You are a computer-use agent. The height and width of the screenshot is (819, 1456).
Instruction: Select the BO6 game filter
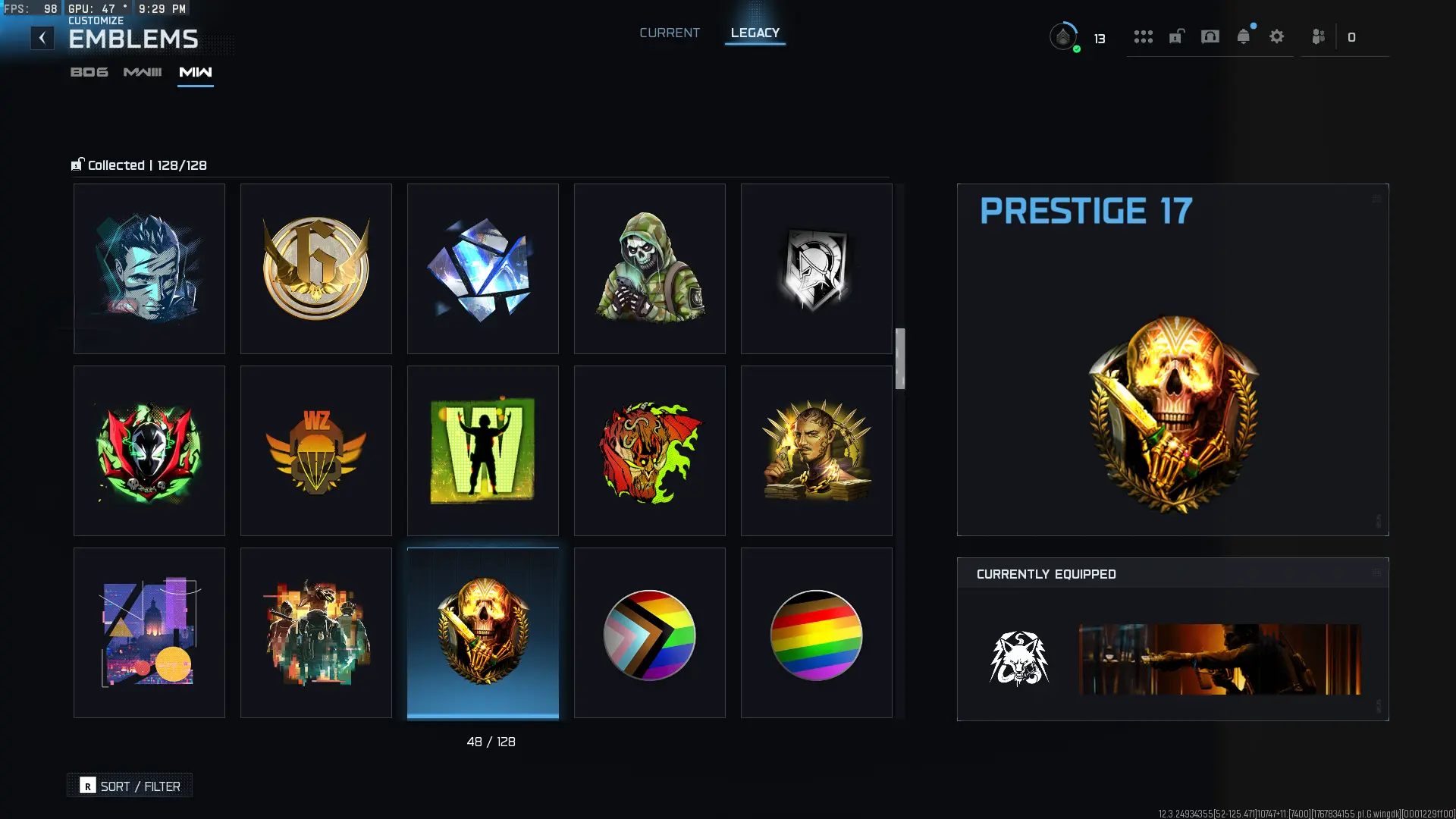pos(89,73)
